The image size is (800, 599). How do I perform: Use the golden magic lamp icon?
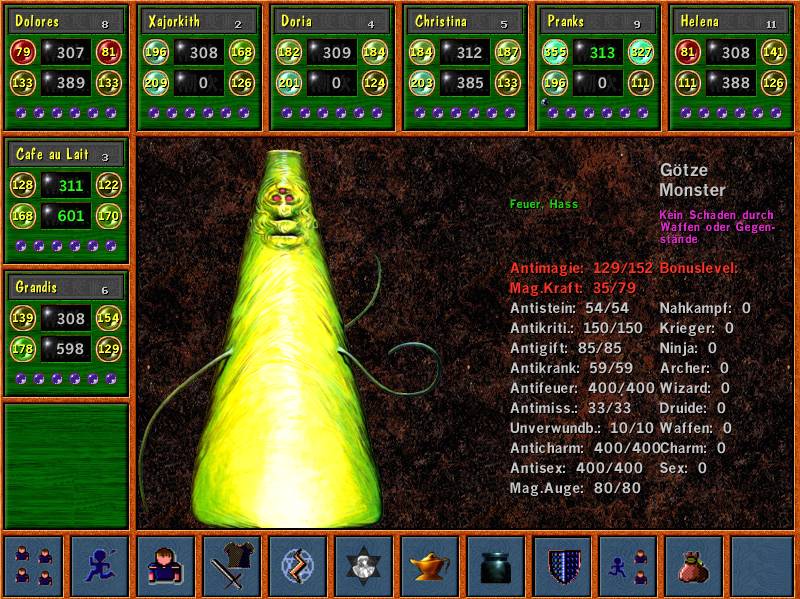coord(429,566)
